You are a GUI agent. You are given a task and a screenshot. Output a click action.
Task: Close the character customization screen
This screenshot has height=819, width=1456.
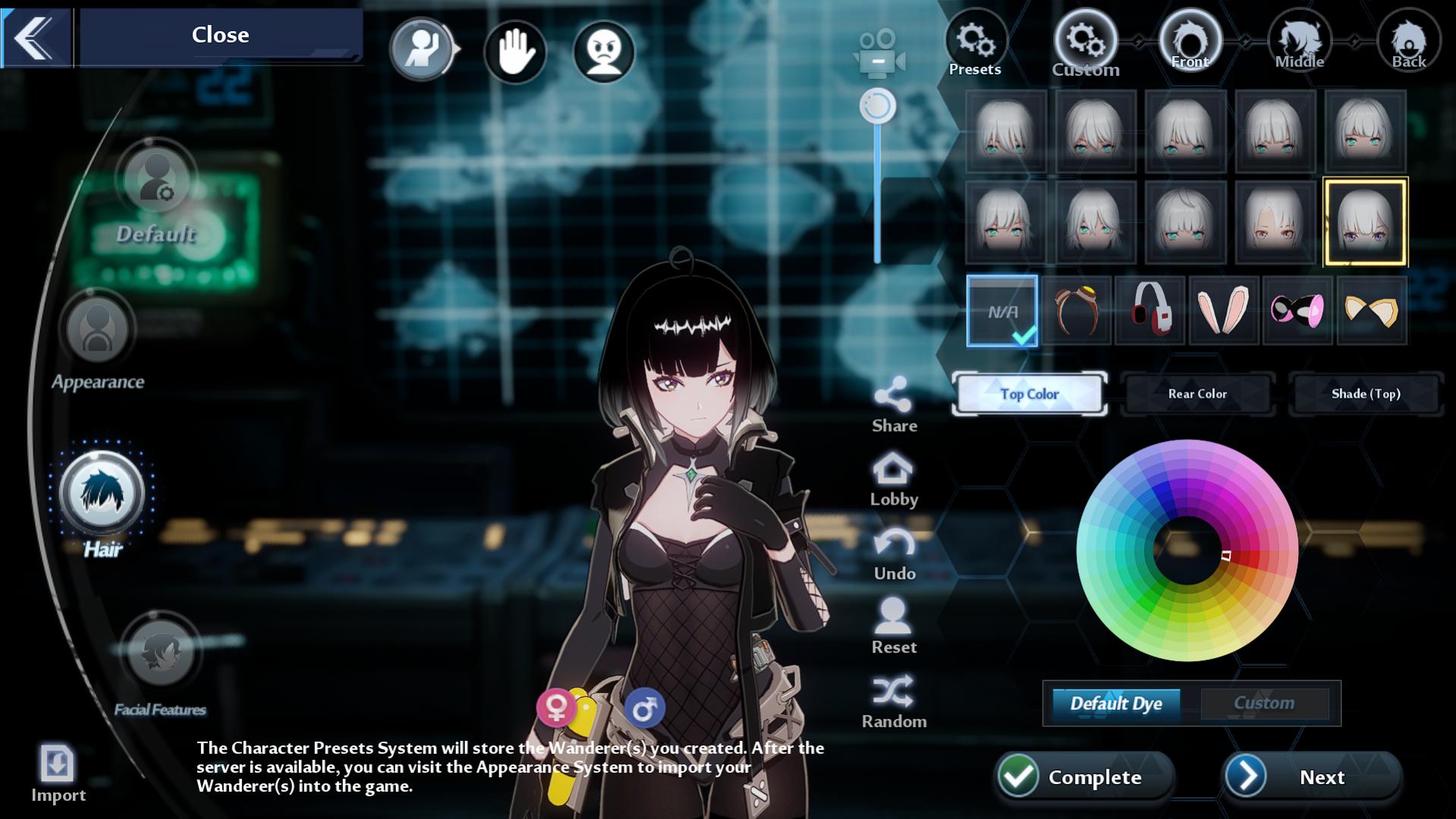(219, 35)
